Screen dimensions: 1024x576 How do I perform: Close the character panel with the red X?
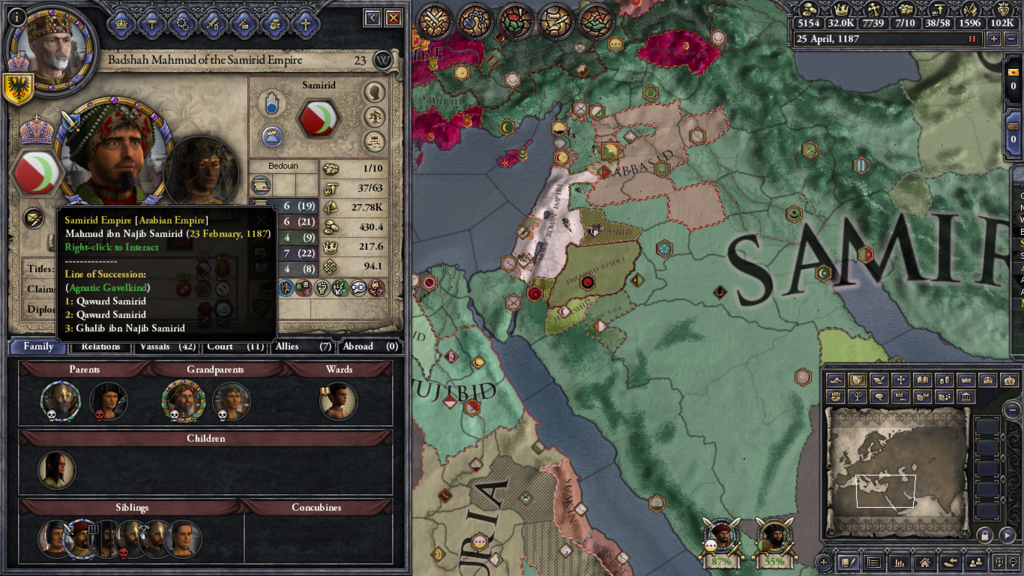tap(394, 18)
